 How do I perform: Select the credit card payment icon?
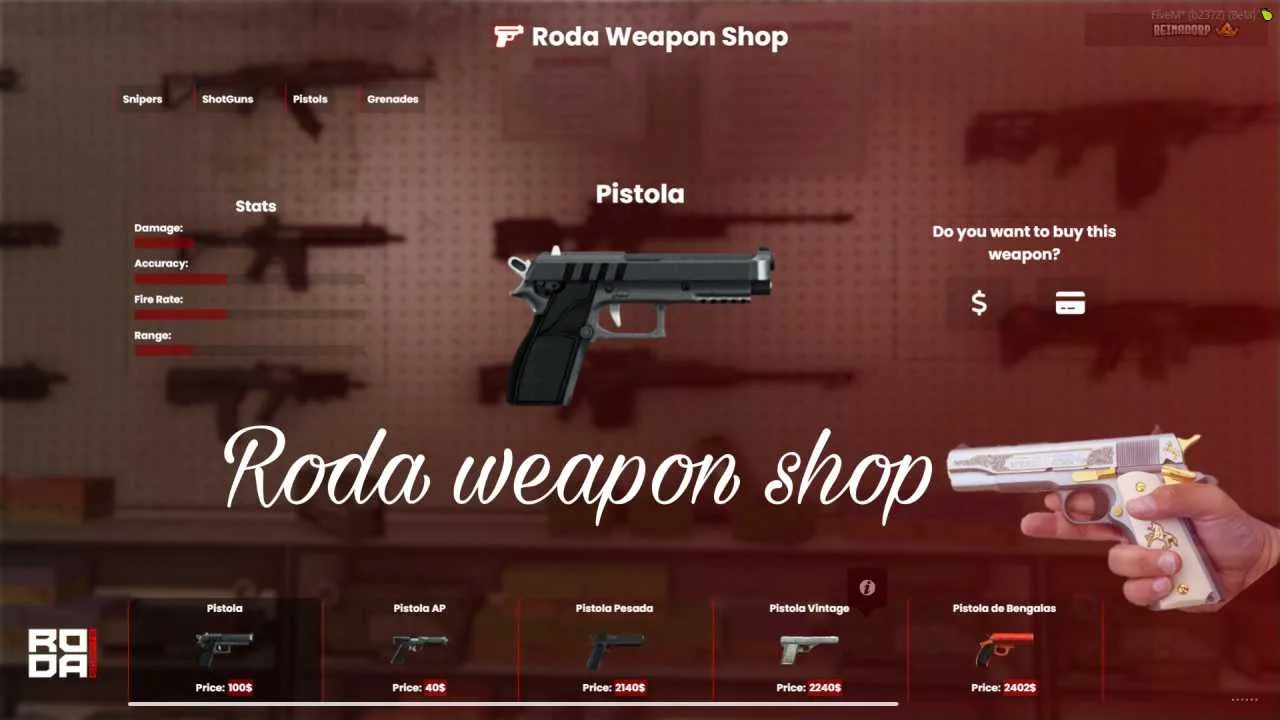(1069, 302)
